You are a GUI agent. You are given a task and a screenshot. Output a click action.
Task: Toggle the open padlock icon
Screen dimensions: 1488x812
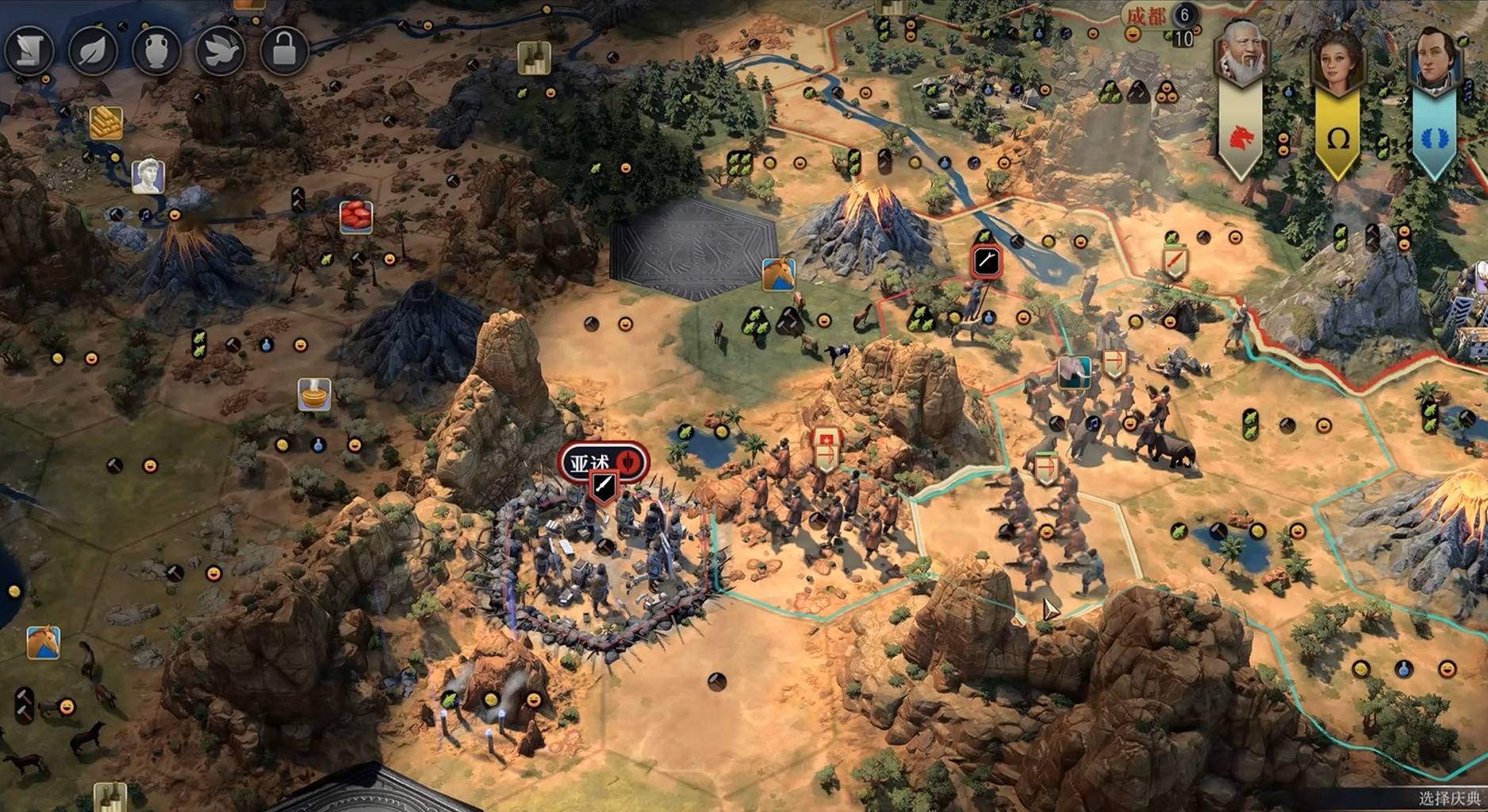tap(283, 51)
